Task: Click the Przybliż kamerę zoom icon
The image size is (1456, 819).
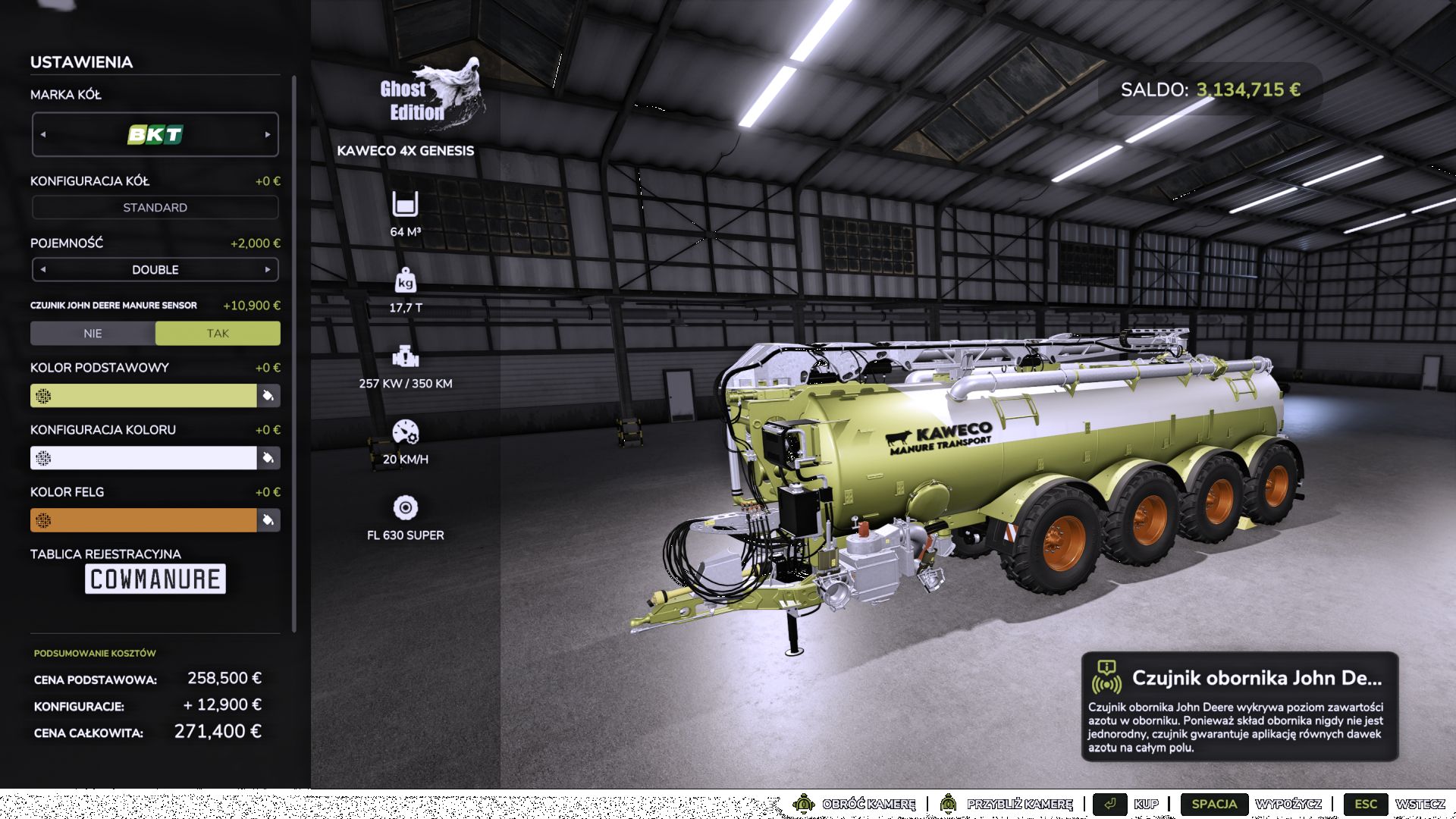Action: [x=948, y=804]
